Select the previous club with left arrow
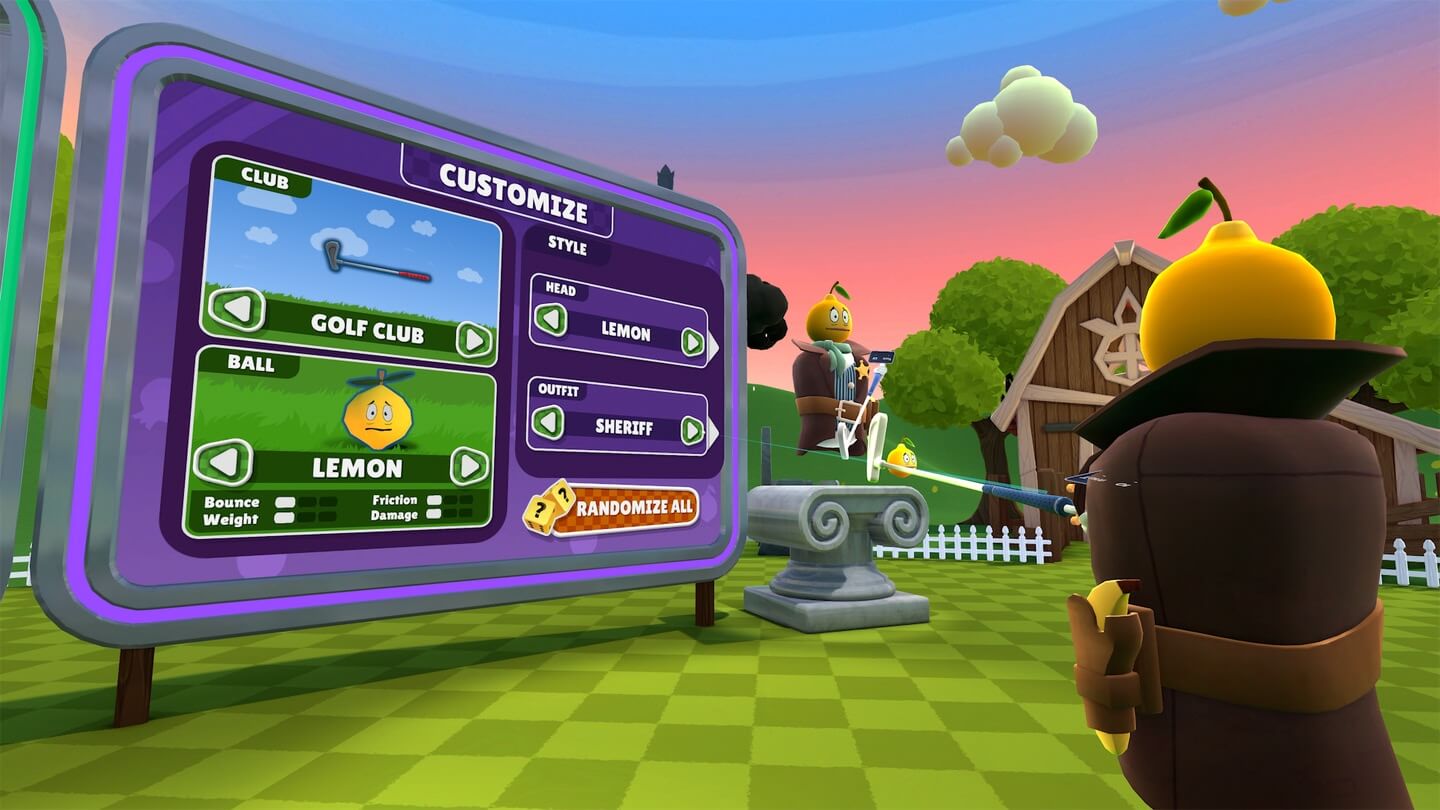This screenshot has height=810, width=1440. (x=238, y=309)
